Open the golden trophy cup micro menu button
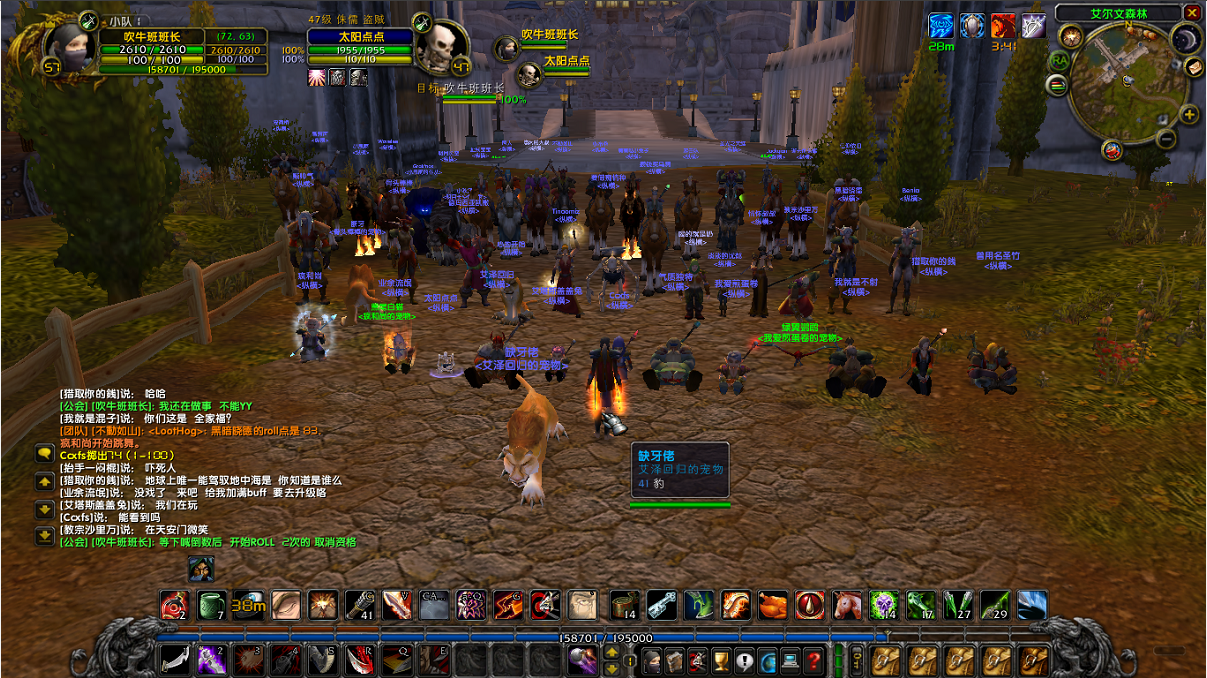Screen dimensions: 1207x678 [x=721, y=660]
